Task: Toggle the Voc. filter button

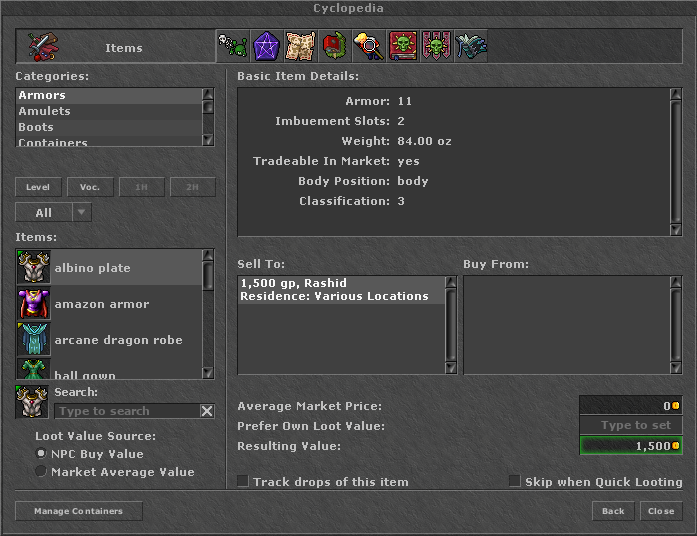Action: (90, 187)
